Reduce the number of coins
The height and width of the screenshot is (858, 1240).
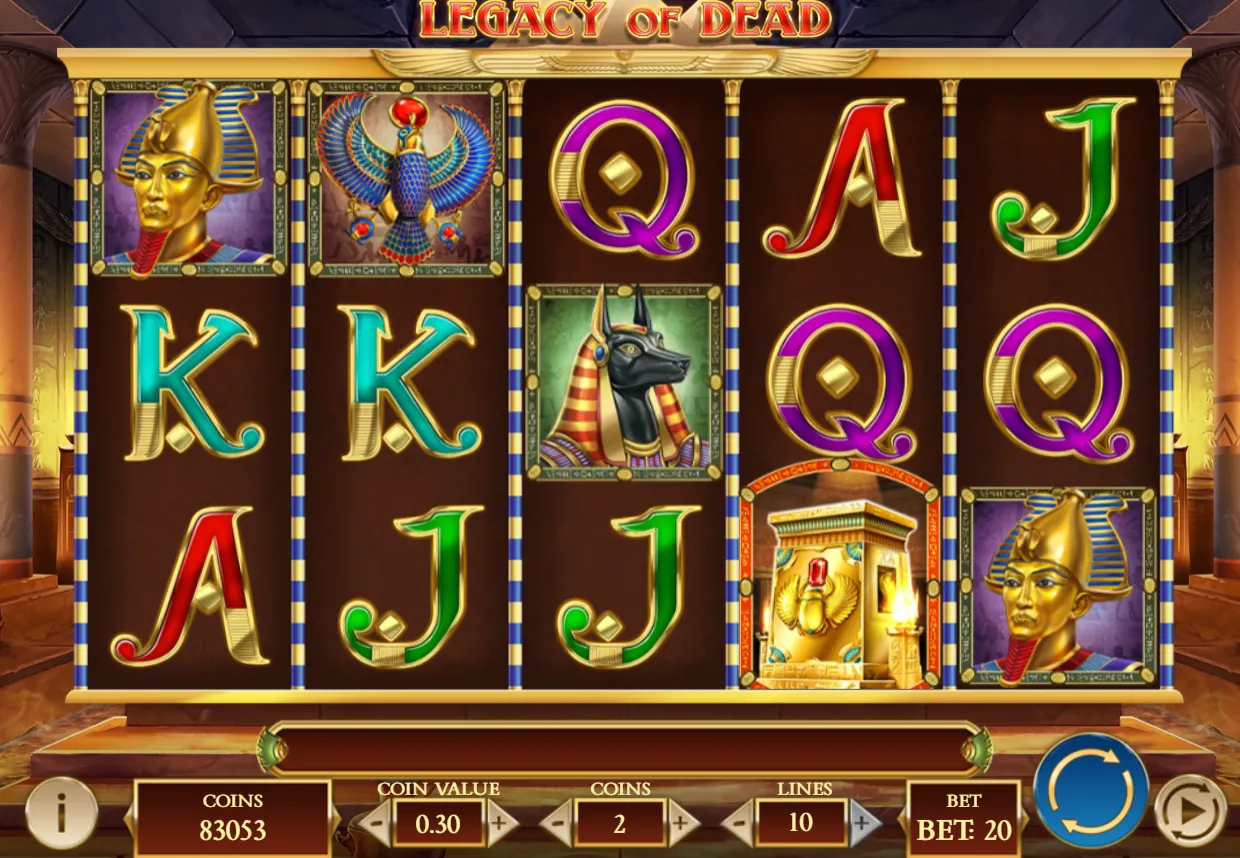556,824
